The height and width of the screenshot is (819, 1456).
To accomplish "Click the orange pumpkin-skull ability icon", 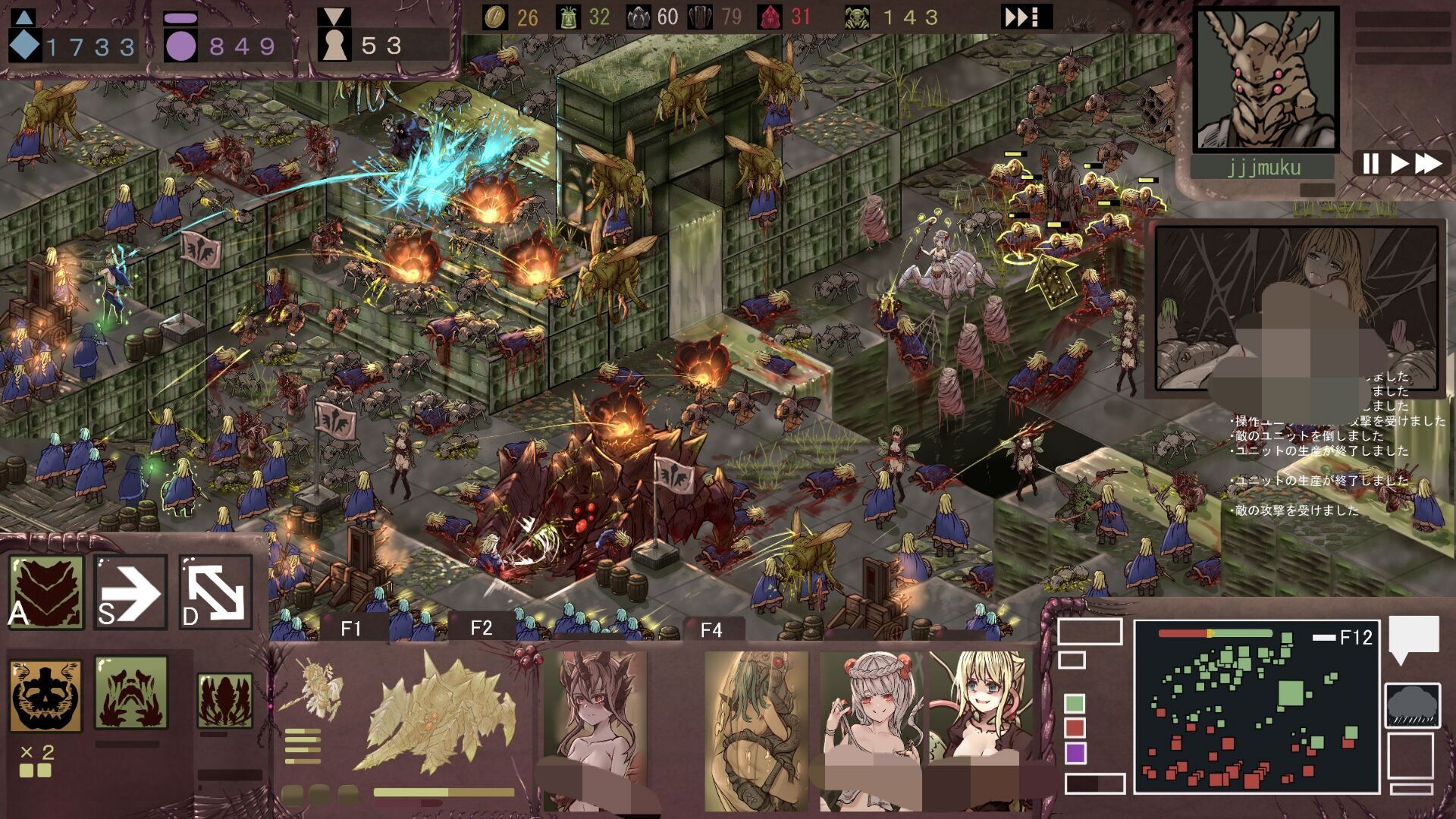I will click(45, 695).
